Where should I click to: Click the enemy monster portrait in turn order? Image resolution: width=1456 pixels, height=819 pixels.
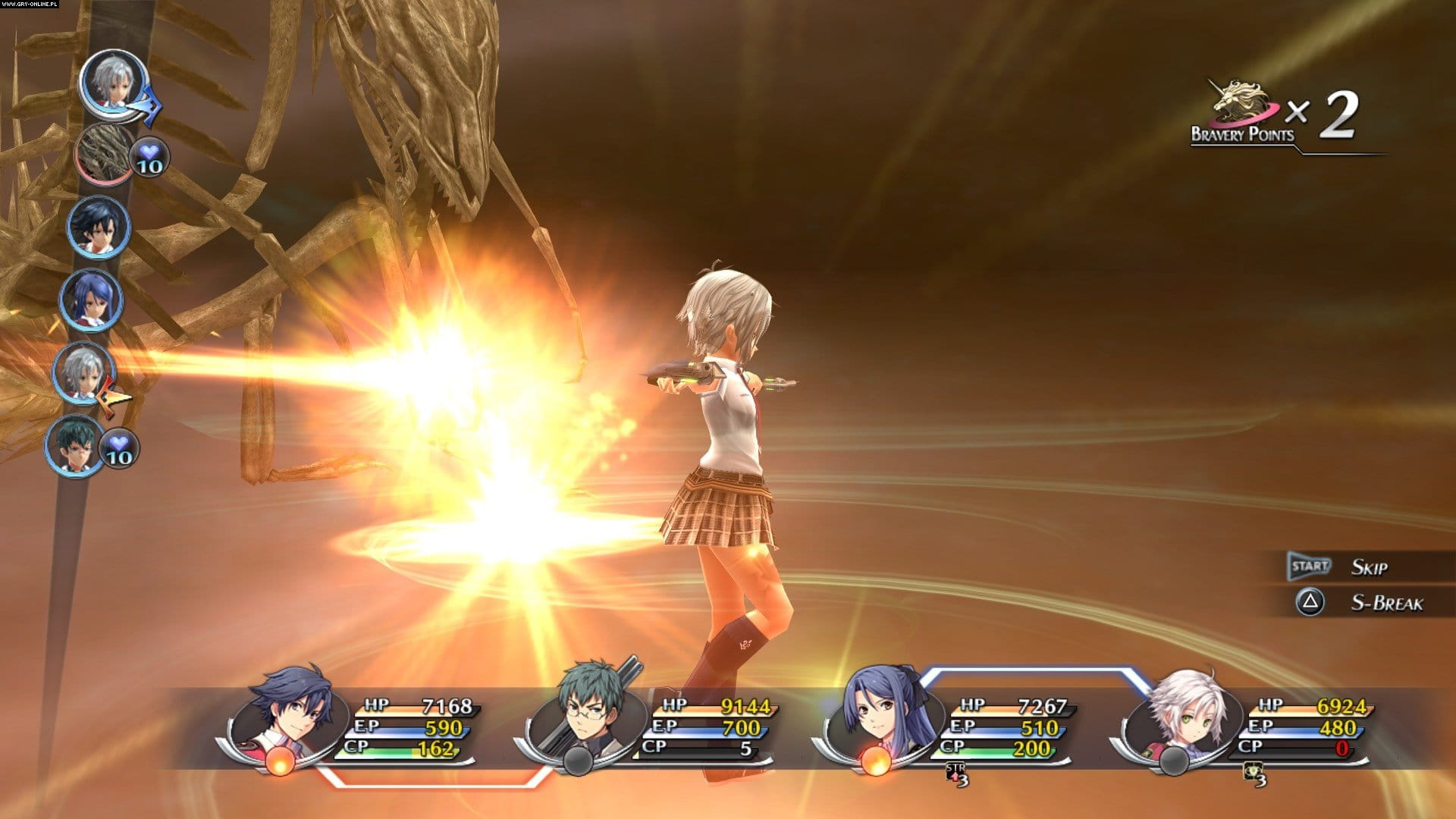(x=105, y=152)
